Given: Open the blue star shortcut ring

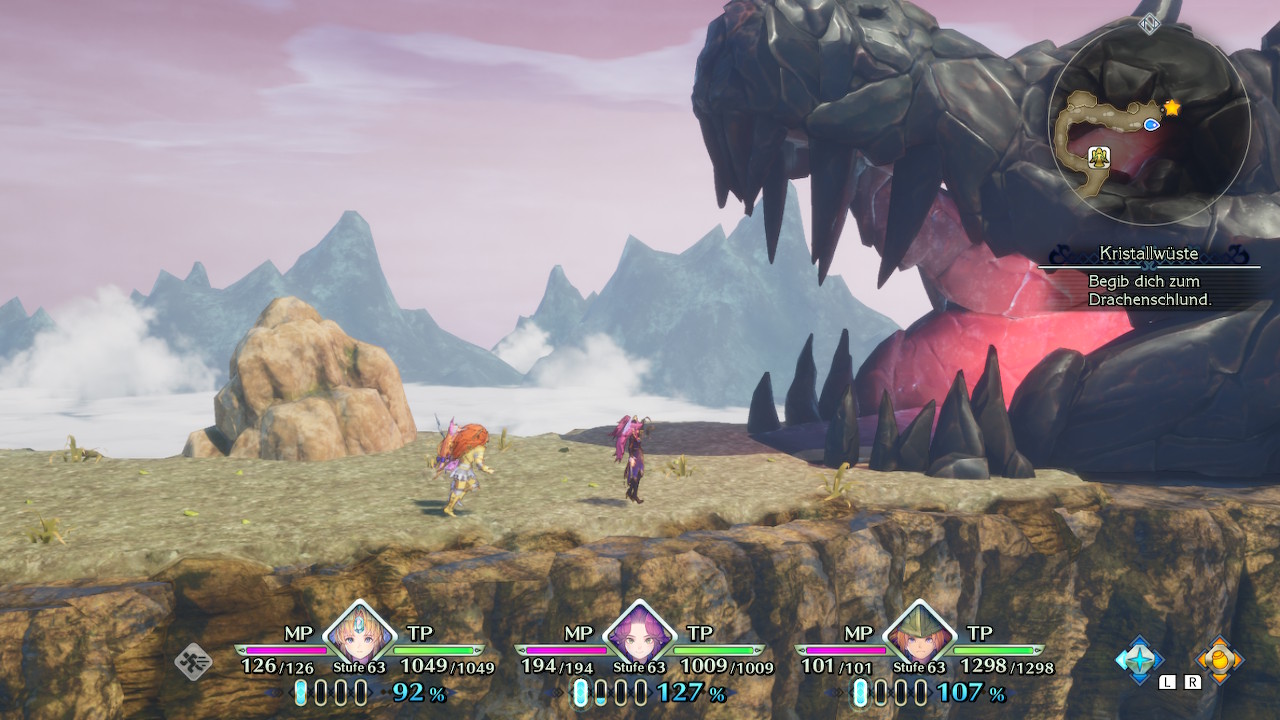Looking at the screenshot, I should click(1139, 659).
